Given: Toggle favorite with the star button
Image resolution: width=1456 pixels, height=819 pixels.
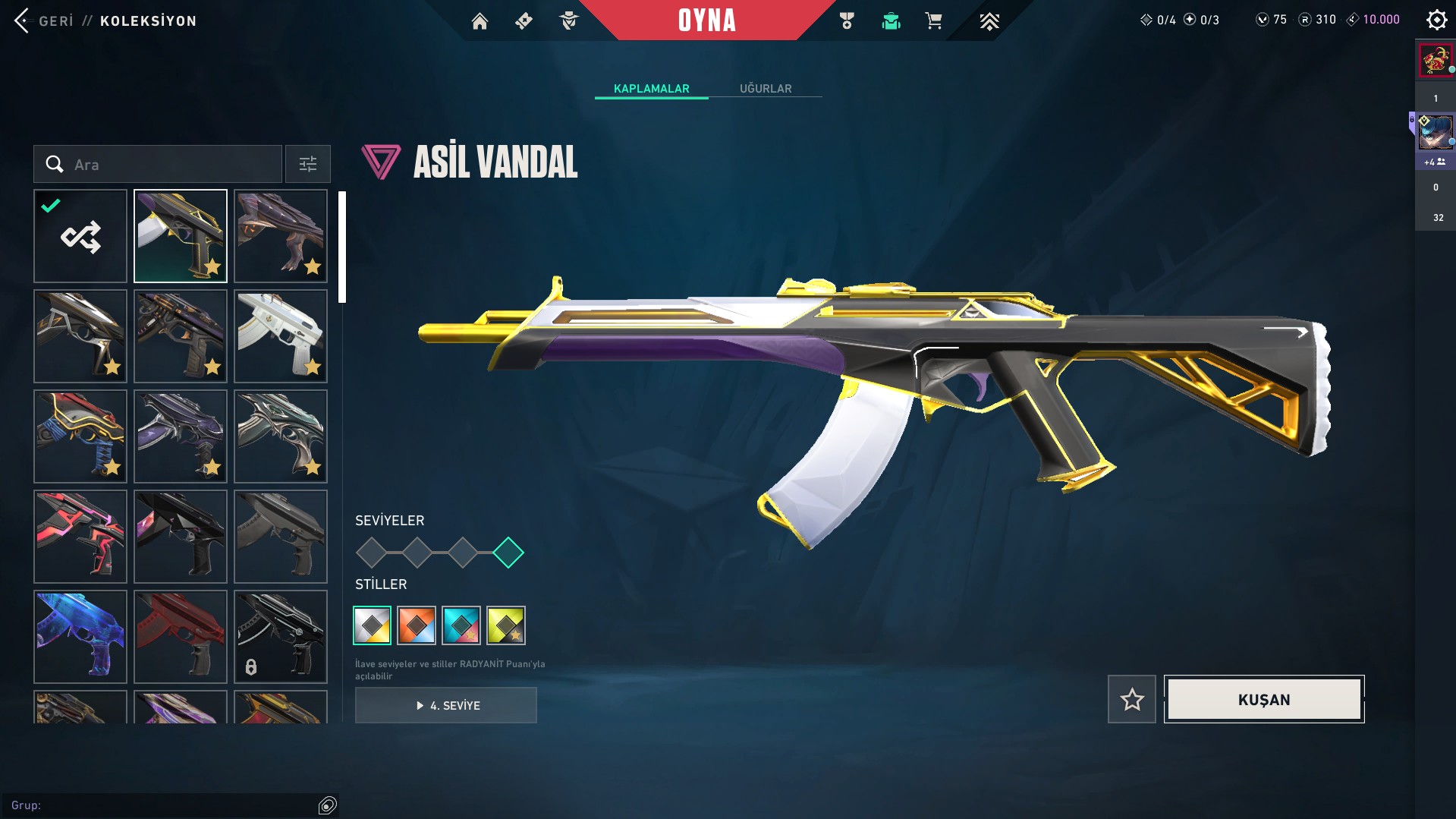Looking at the screenshot, I should [1132, 699].
